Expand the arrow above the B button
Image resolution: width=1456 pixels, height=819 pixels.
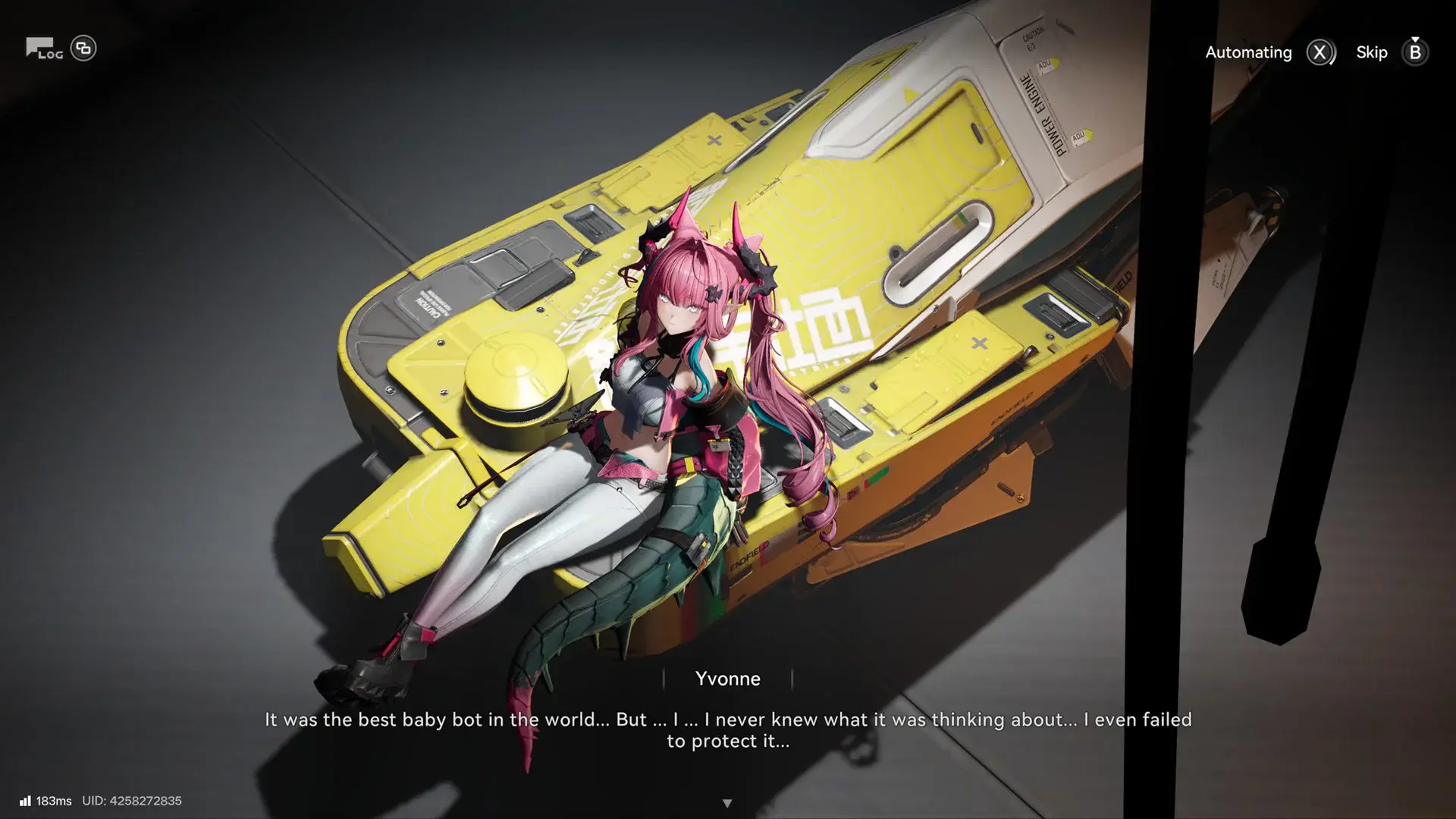pos(1415,39)
